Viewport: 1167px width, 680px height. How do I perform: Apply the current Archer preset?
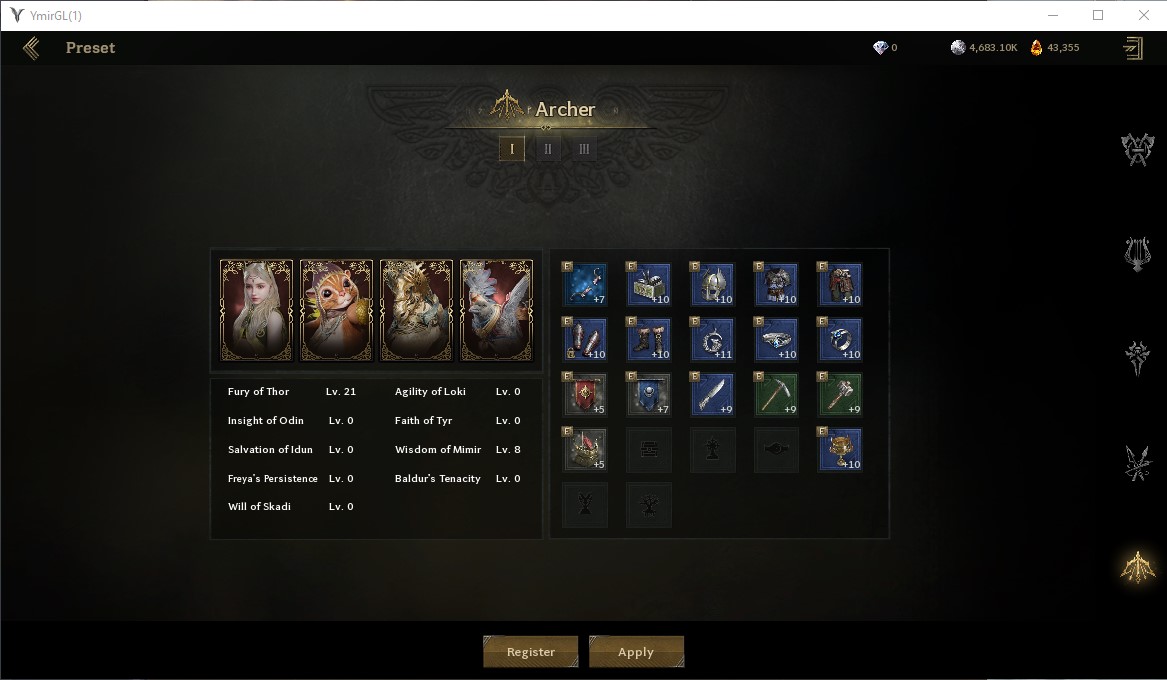636,652
